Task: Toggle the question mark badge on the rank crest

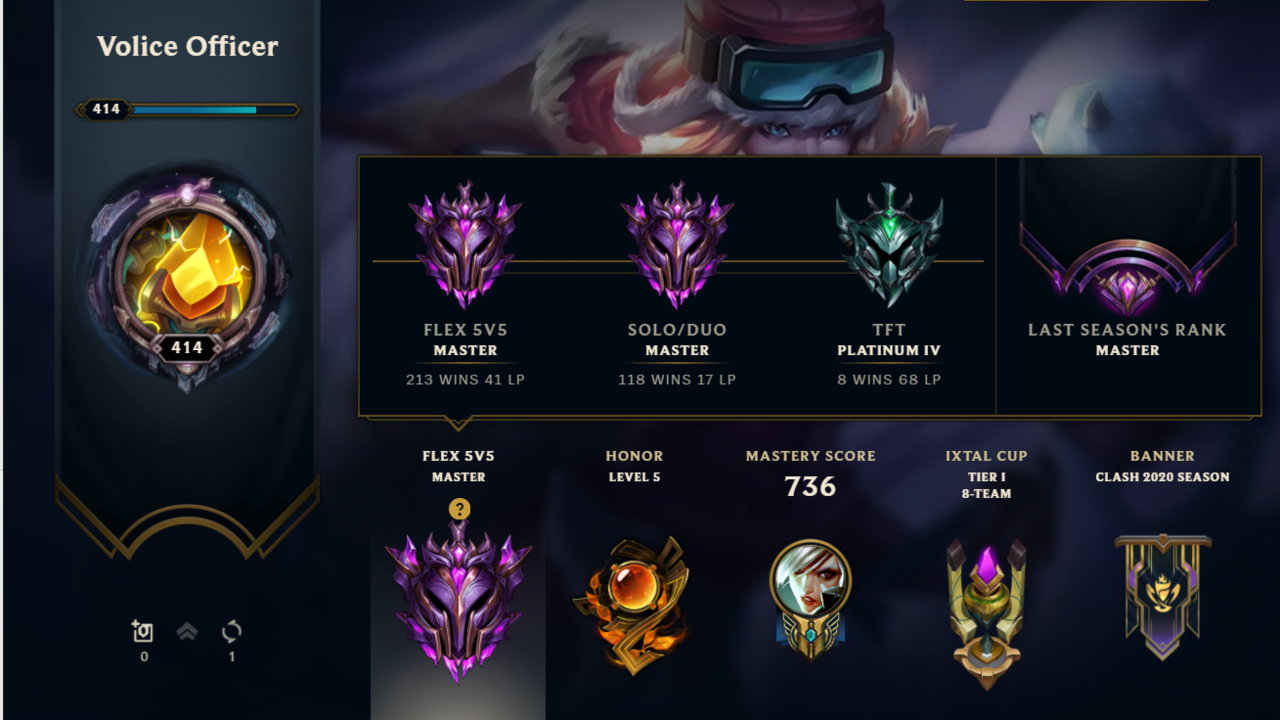Action: click(x=458, y=509)
